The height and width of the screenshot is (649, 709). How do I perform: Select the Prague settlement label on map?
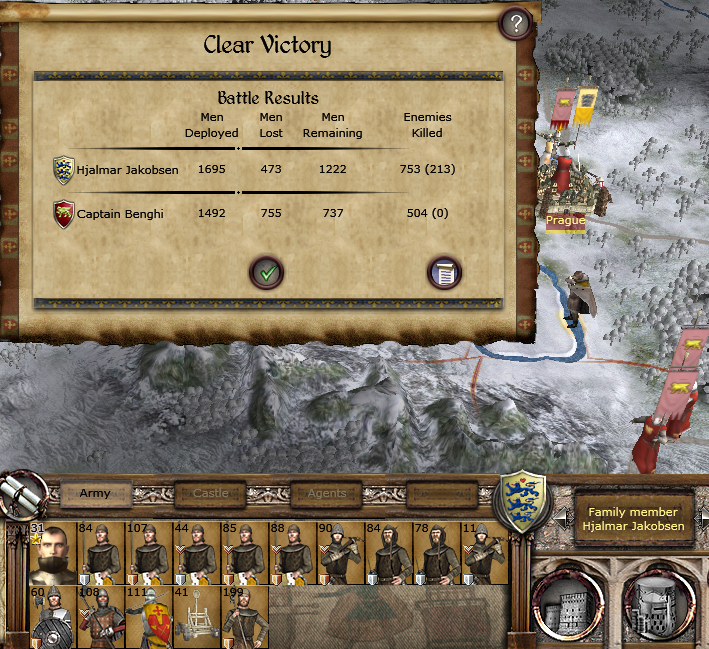[x=566, y=220]
